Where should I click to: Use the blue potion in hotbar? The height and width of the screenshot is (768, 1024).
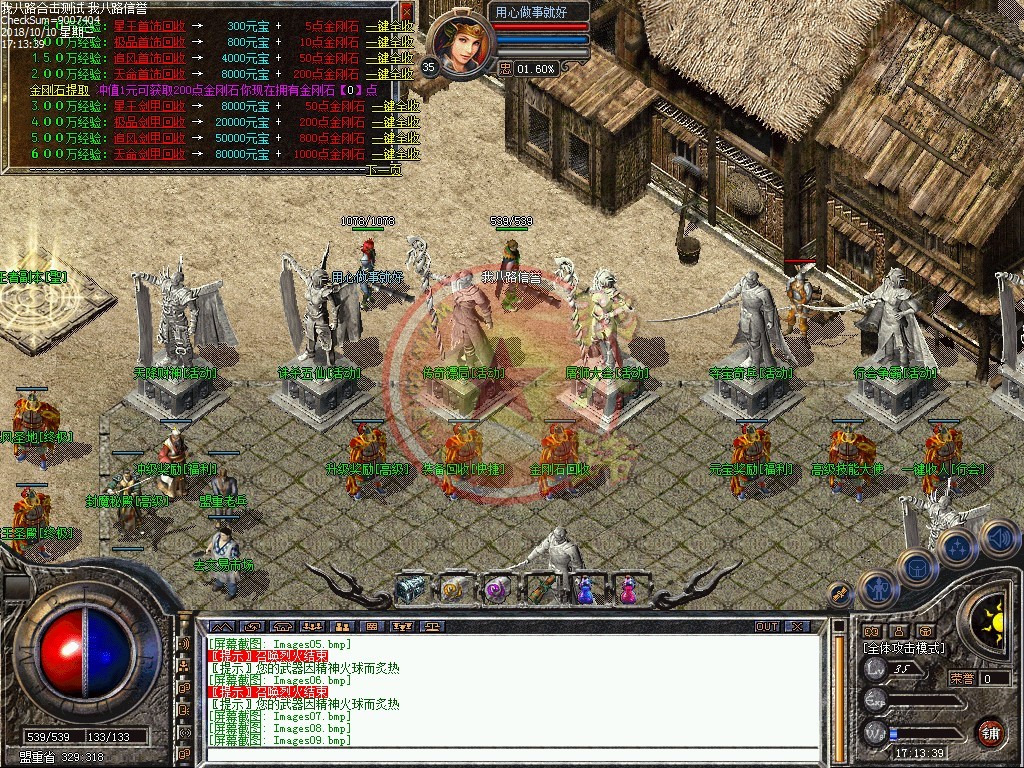[x=584, y=590]
